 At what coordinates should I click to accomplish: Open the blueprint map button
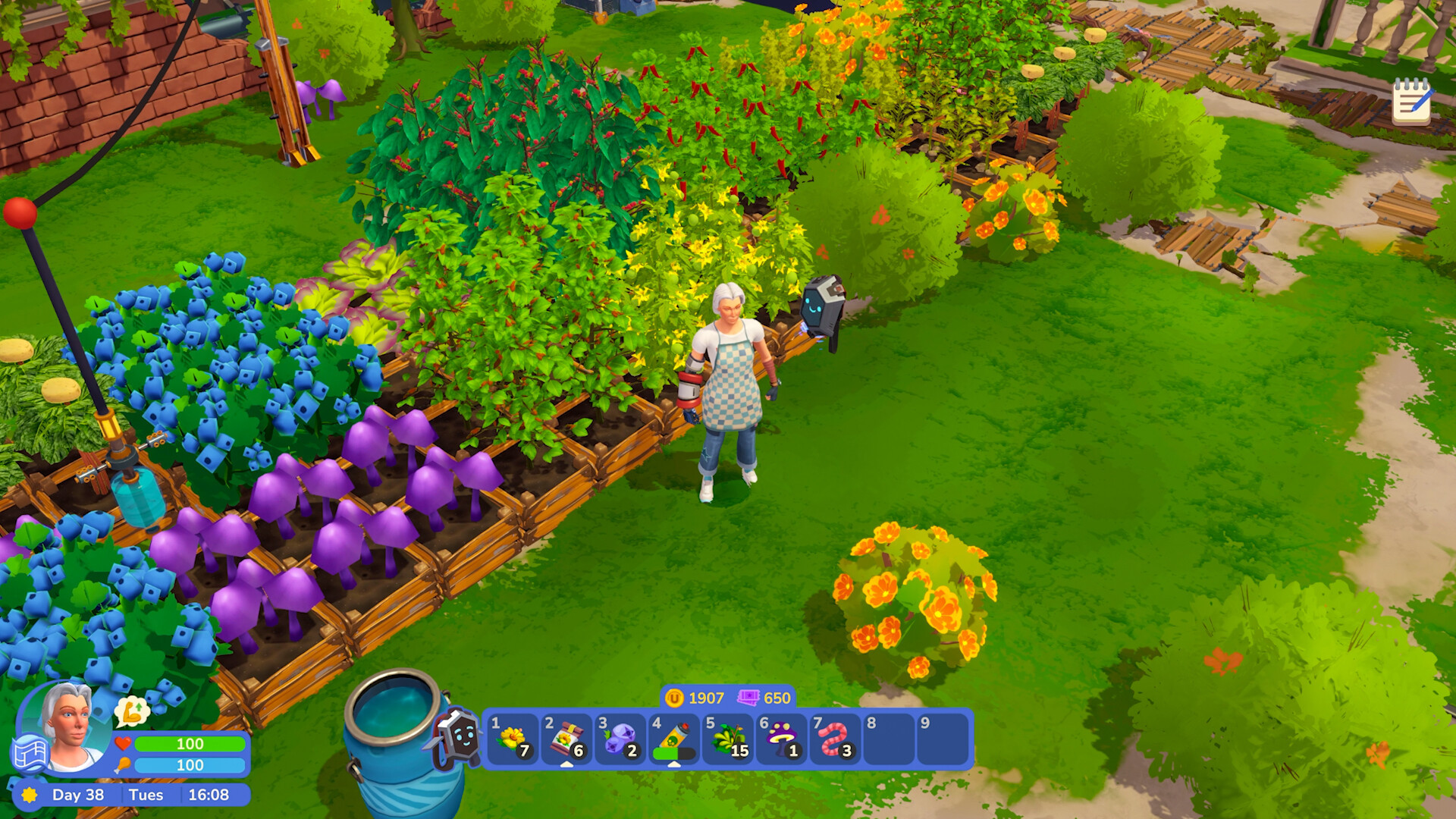[30, 754]
